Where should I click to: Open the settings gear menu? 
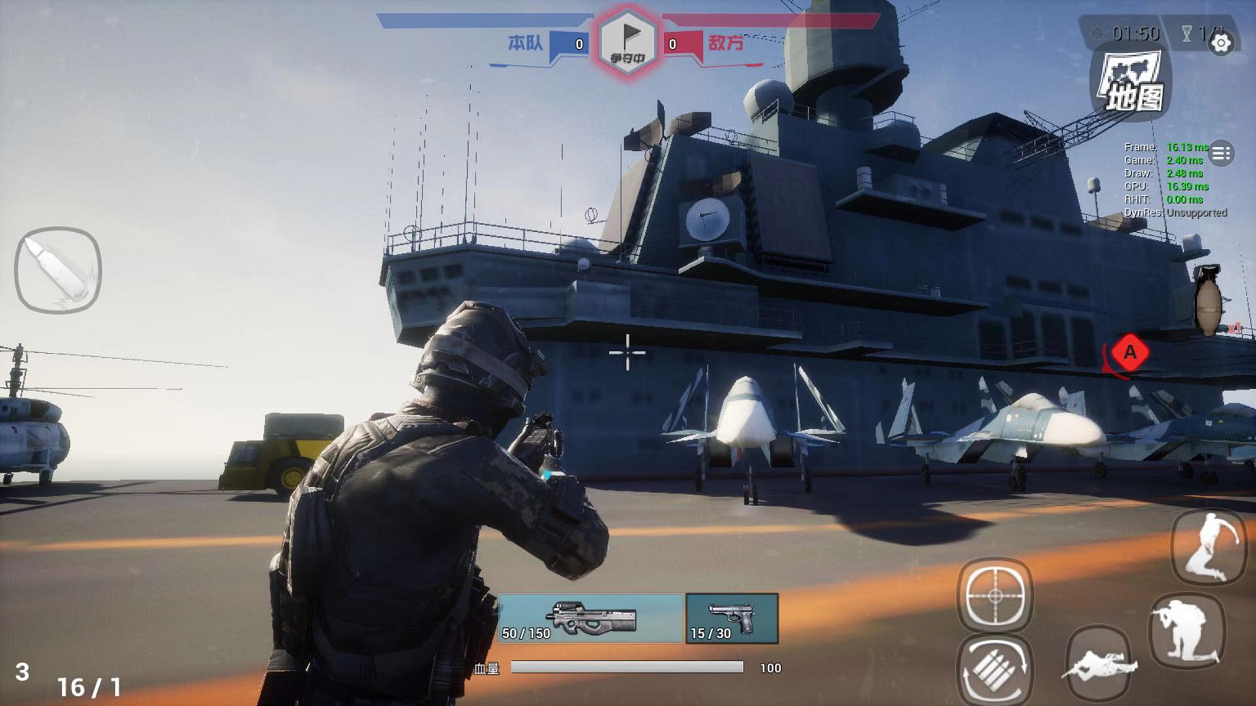[1221, 43]
